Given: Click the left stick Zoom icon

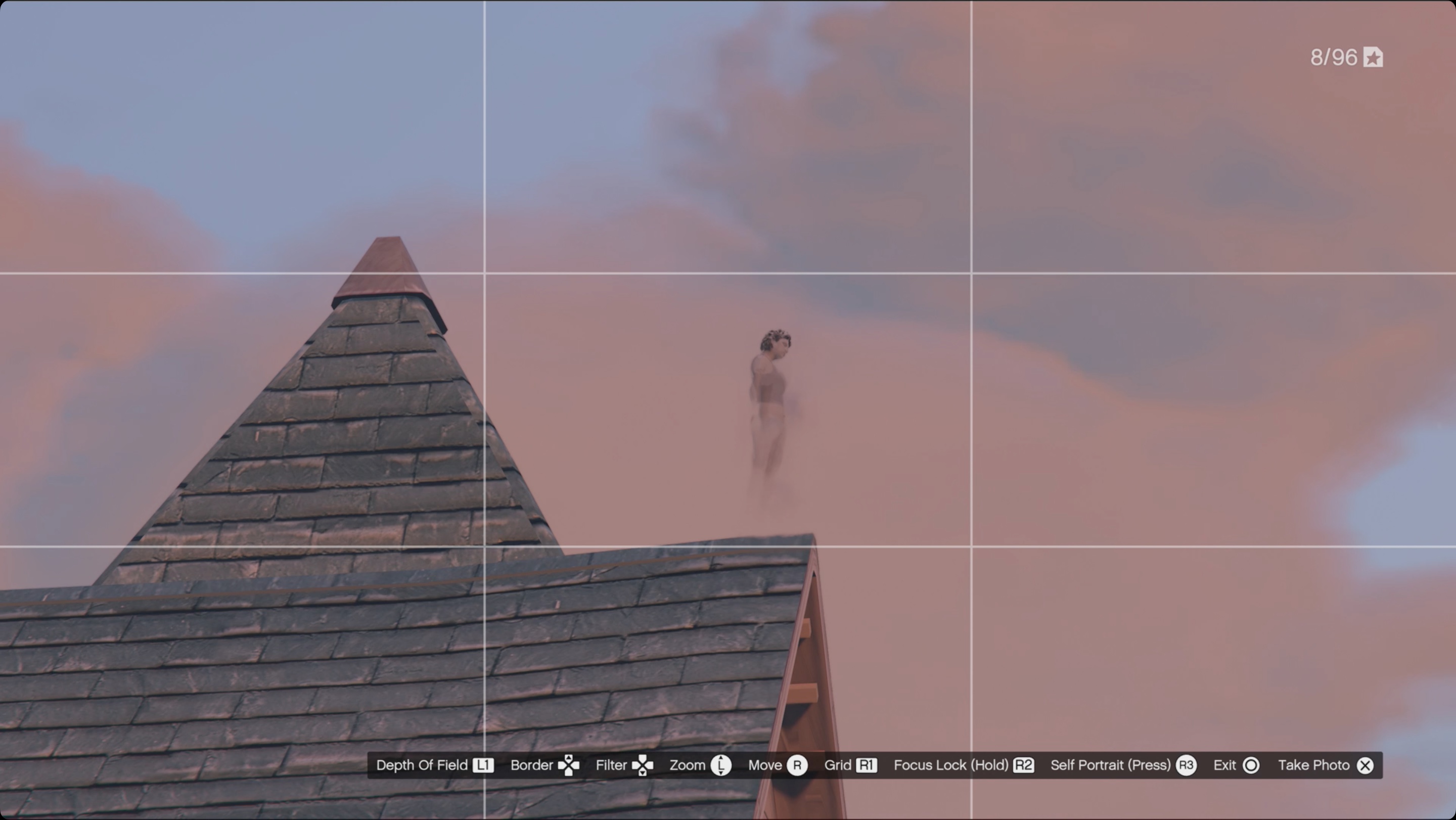Looking at the screenshot, I should click(x=722, y=765).
